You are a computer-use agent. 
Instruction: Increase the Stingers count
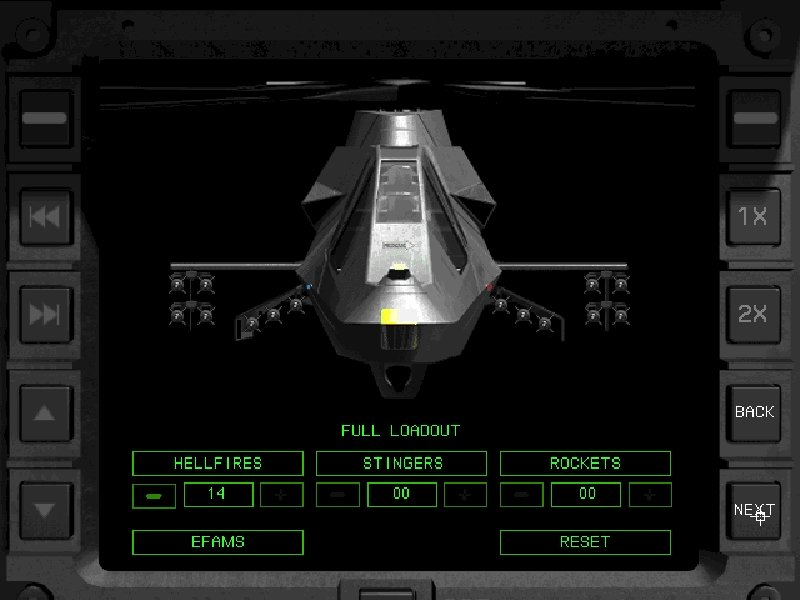465,495
